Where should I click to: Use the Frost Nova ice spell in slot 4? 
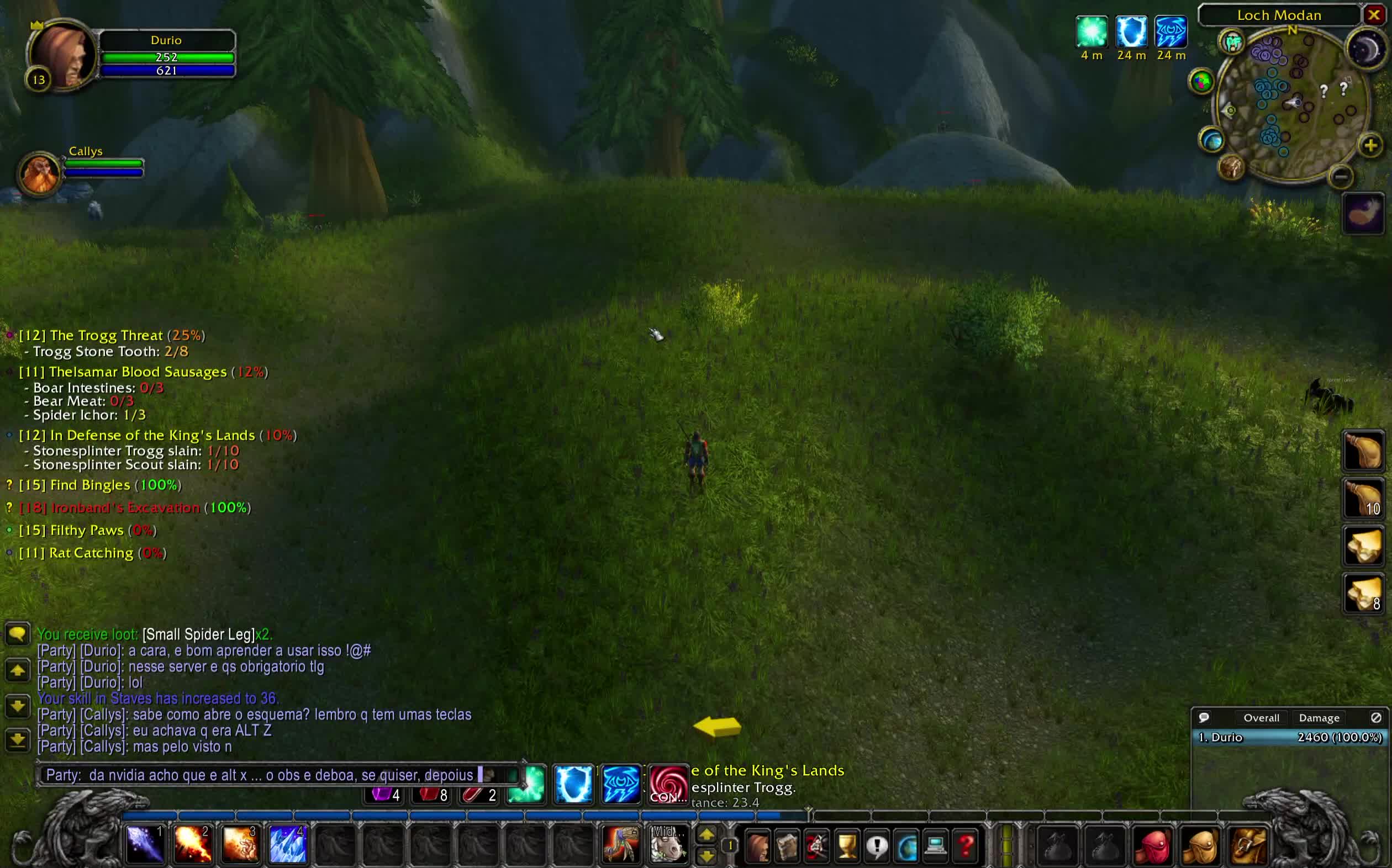(287, 844)
